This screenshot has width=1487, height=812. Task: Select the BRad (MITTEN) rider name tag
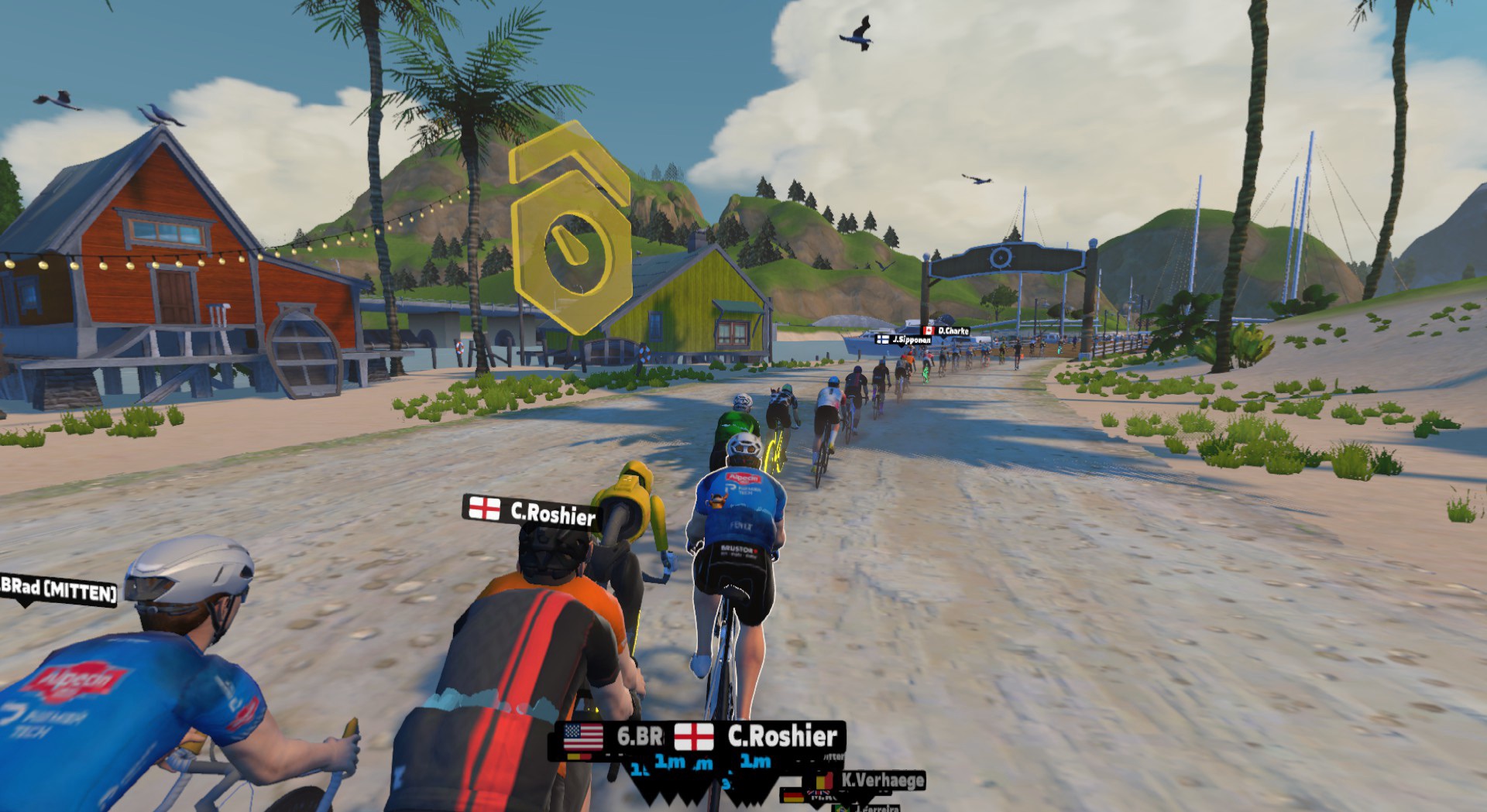click(59, 591)
